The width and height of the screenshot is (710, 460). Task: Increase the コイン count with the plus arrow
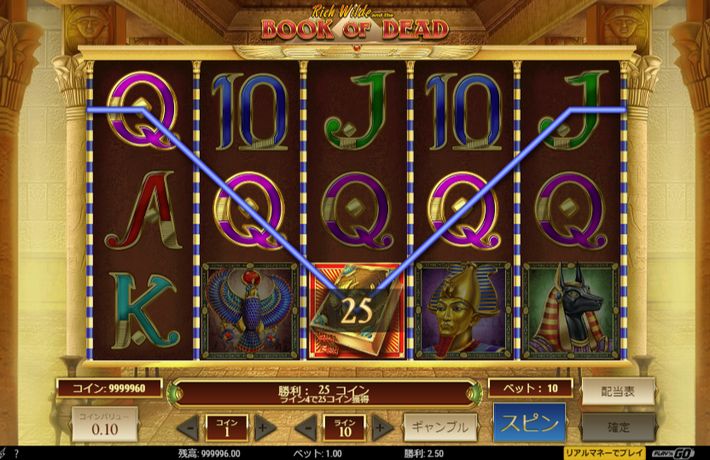tap(264, 427)
